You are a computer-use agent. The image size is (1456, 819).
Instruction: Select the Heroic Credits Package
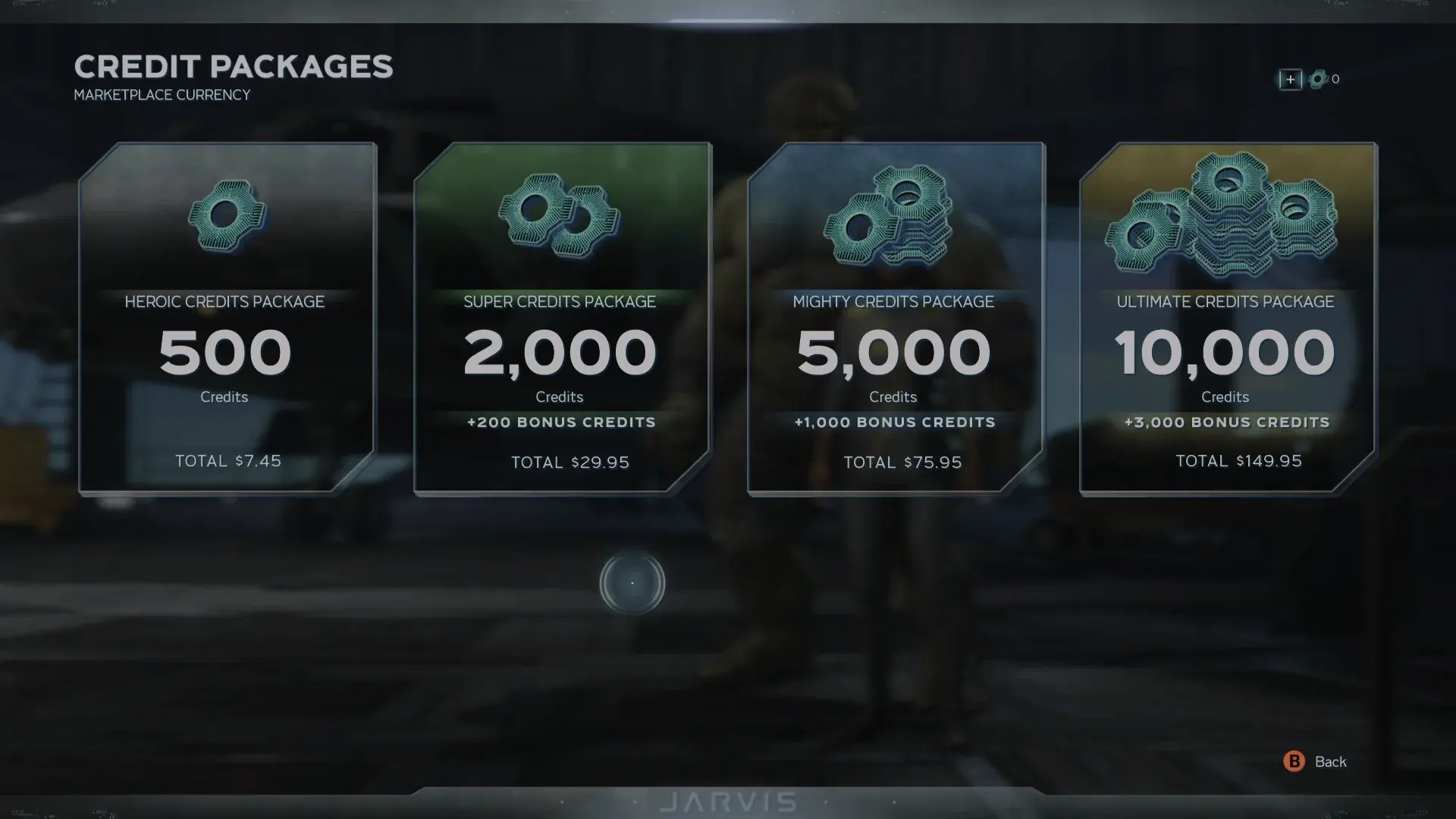click(x=226, y=318)
